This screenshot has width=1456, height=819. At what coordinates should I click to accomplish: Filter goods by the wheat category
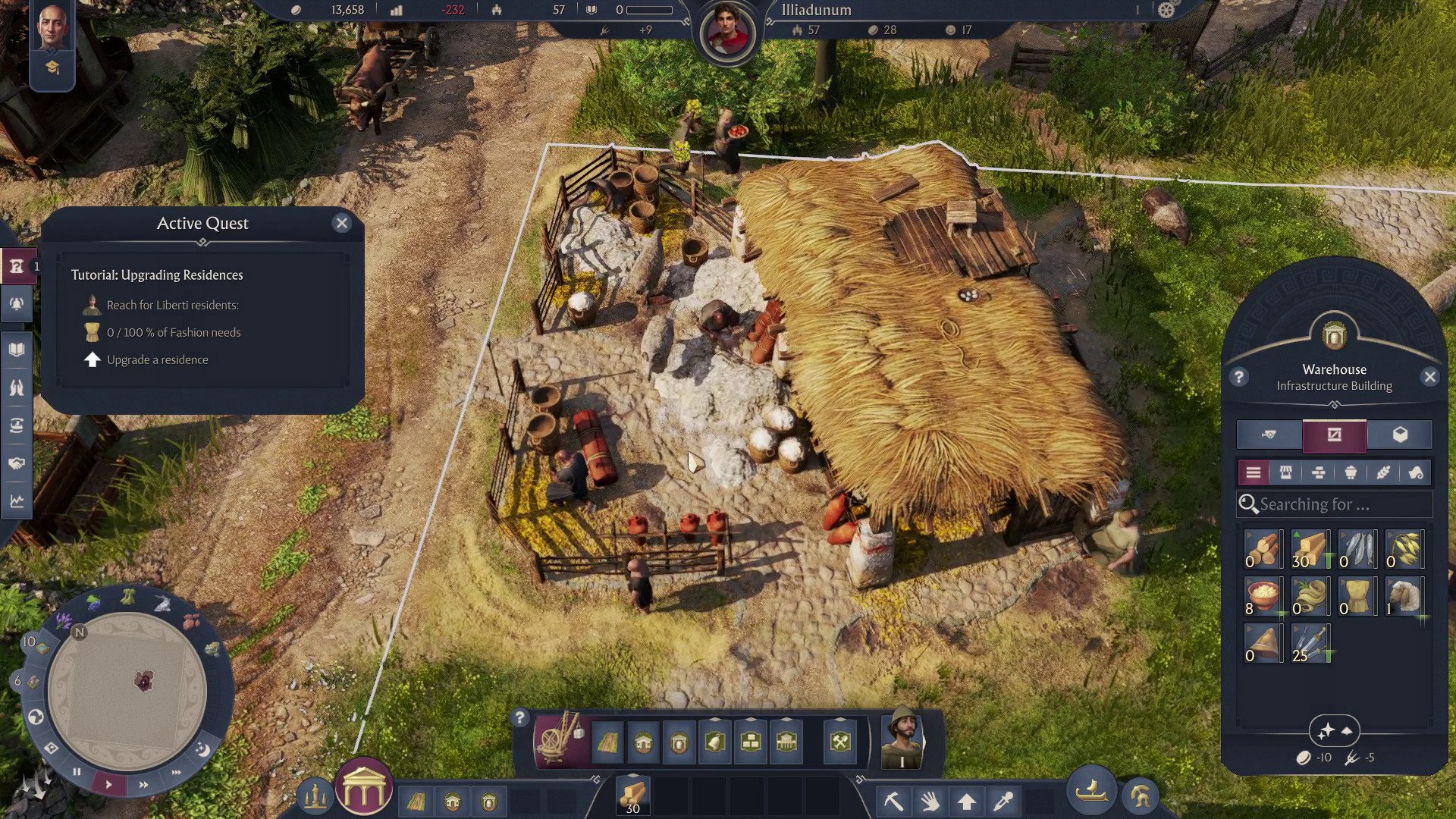click(1383, 473)
